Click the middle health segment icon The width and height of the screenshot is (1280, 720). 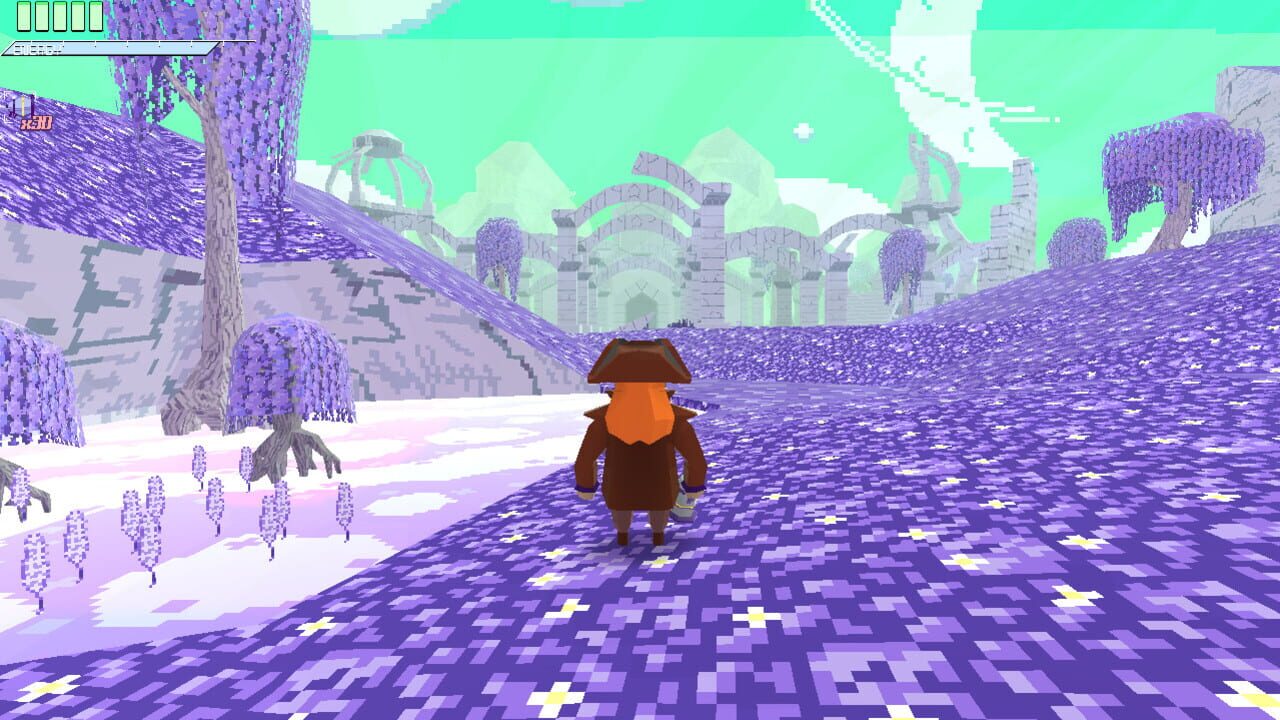pos(59,16)
